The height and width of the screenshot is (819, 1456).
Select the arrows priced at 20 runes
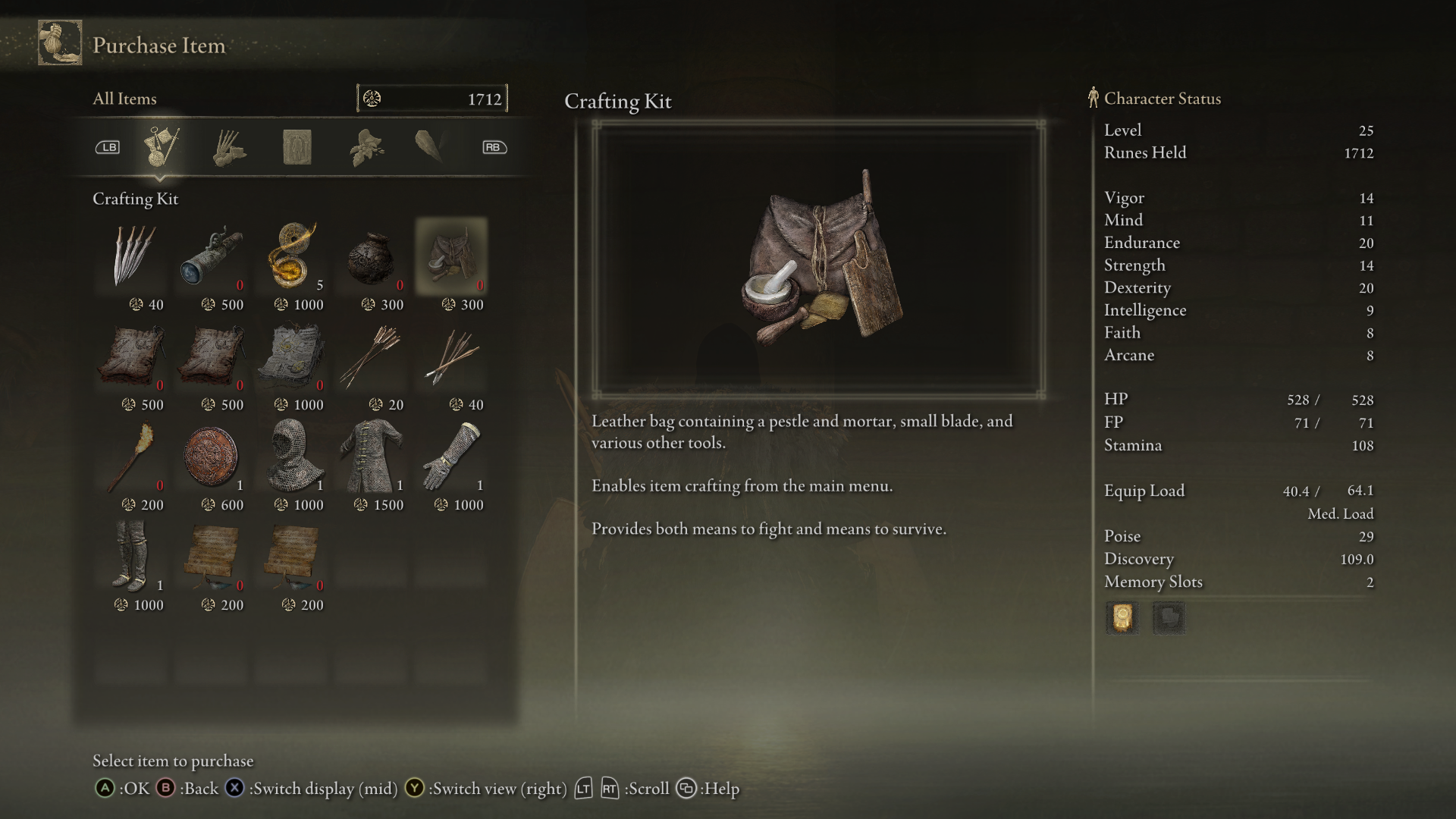372,356
